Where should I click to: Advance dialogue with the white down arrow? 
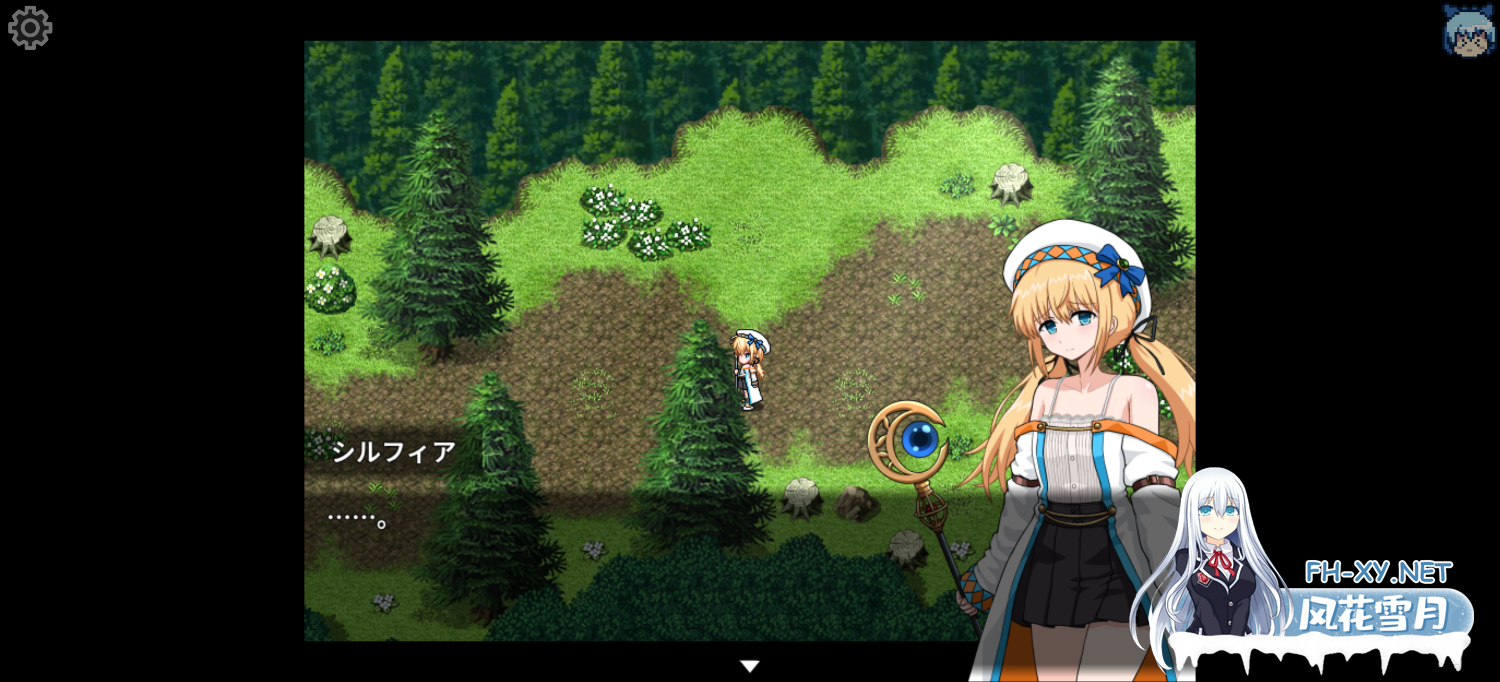(x=749, y=666)
